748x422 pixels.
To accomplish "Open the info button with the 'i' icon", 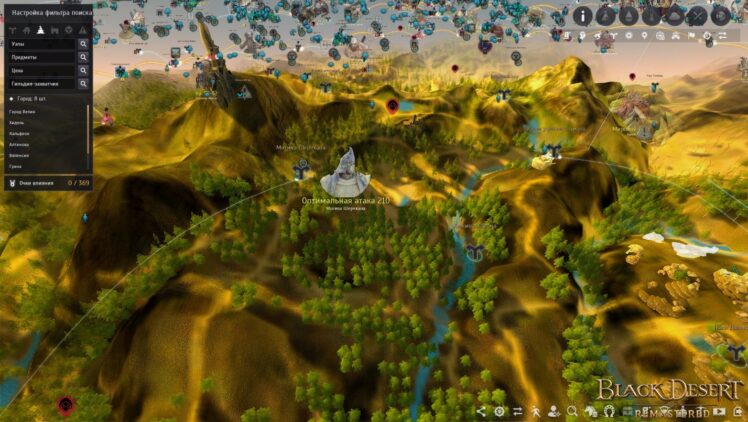I will pos(583,15).
